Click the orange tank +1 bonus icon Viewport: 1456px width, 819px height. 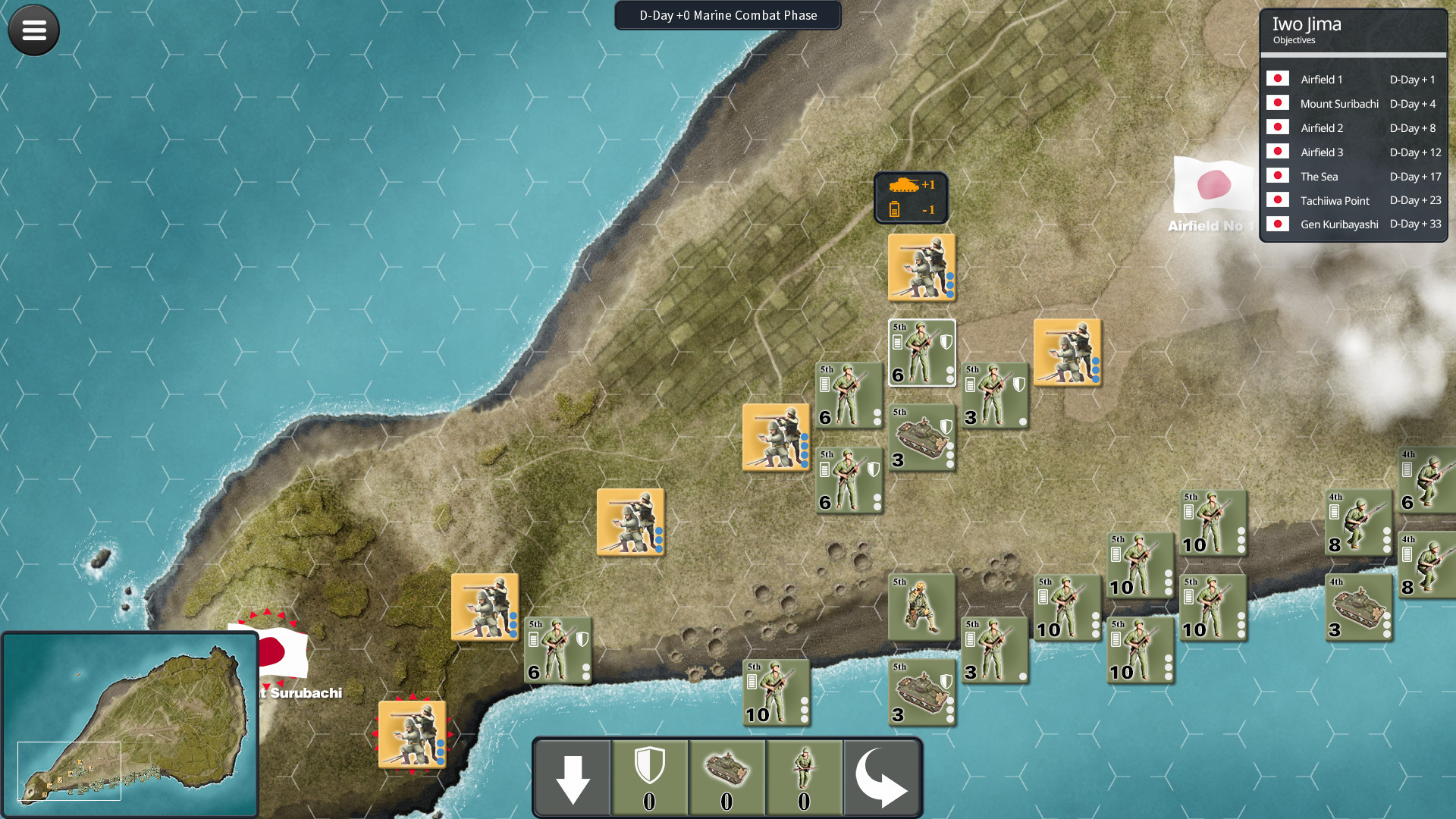point(907,184)
